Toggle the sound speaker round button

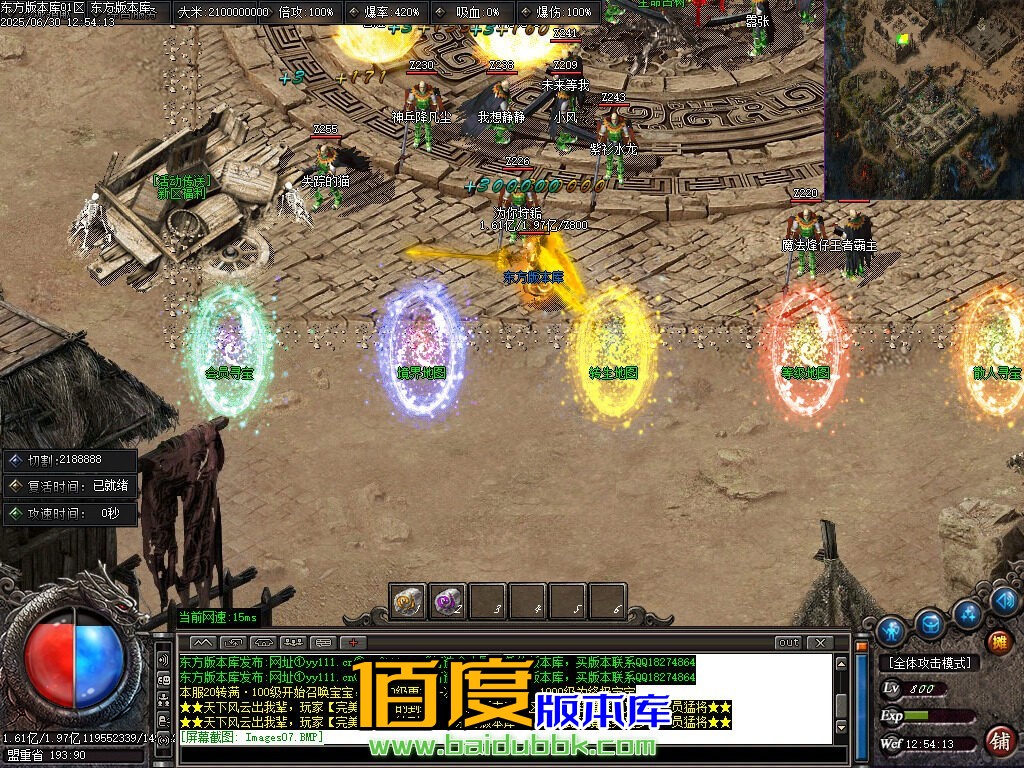click(1004, 601)
